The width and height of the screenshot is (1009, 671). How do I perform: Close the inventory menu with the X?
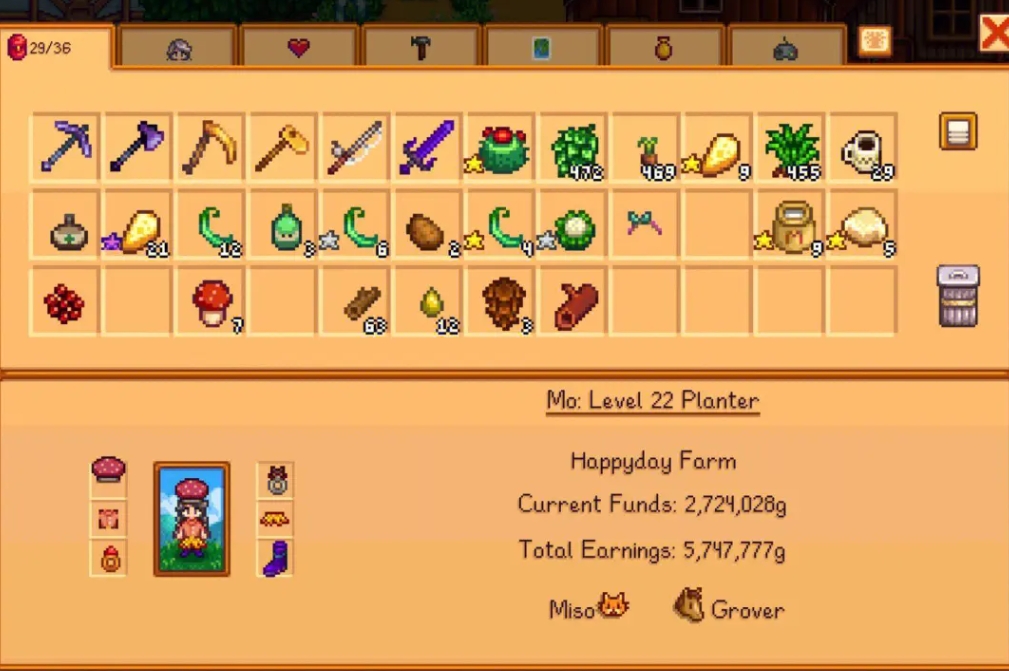pyautogui.click(x=994, y=34)
